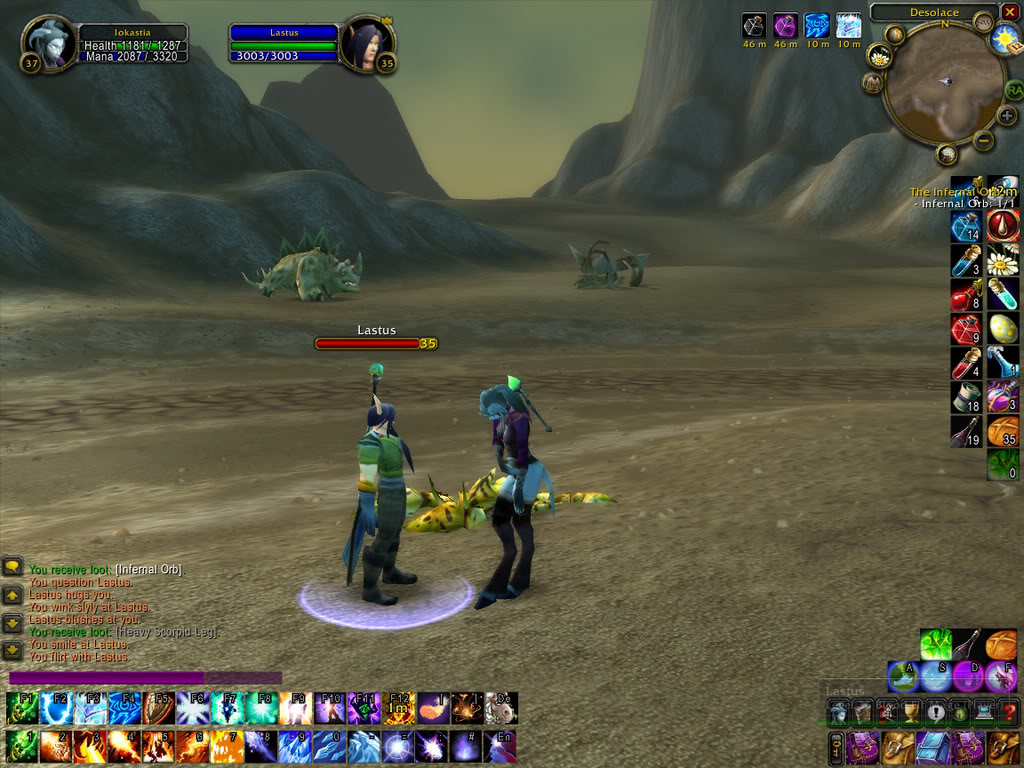This screenshot has width=1024, height=768.
Task: Open the red question mark help button
Action: 1008,711
